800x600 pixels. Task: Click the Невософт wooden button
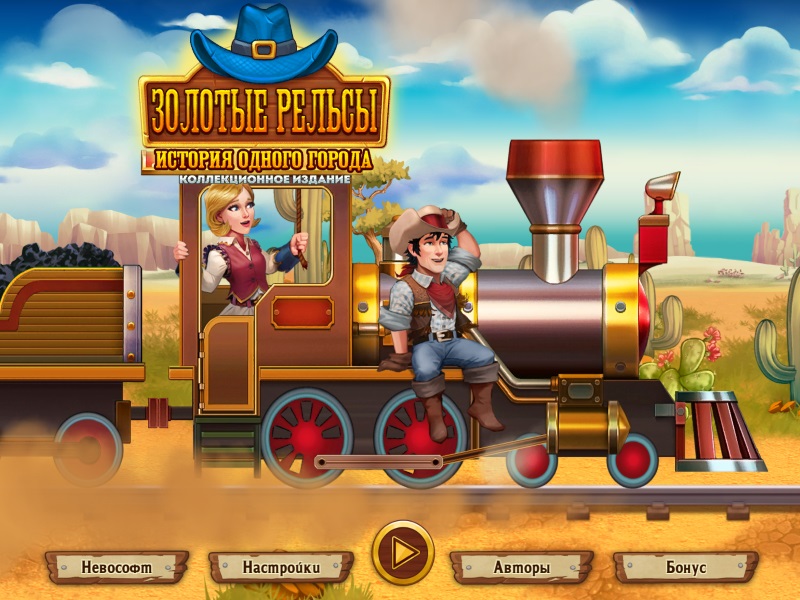coord(116,567)
